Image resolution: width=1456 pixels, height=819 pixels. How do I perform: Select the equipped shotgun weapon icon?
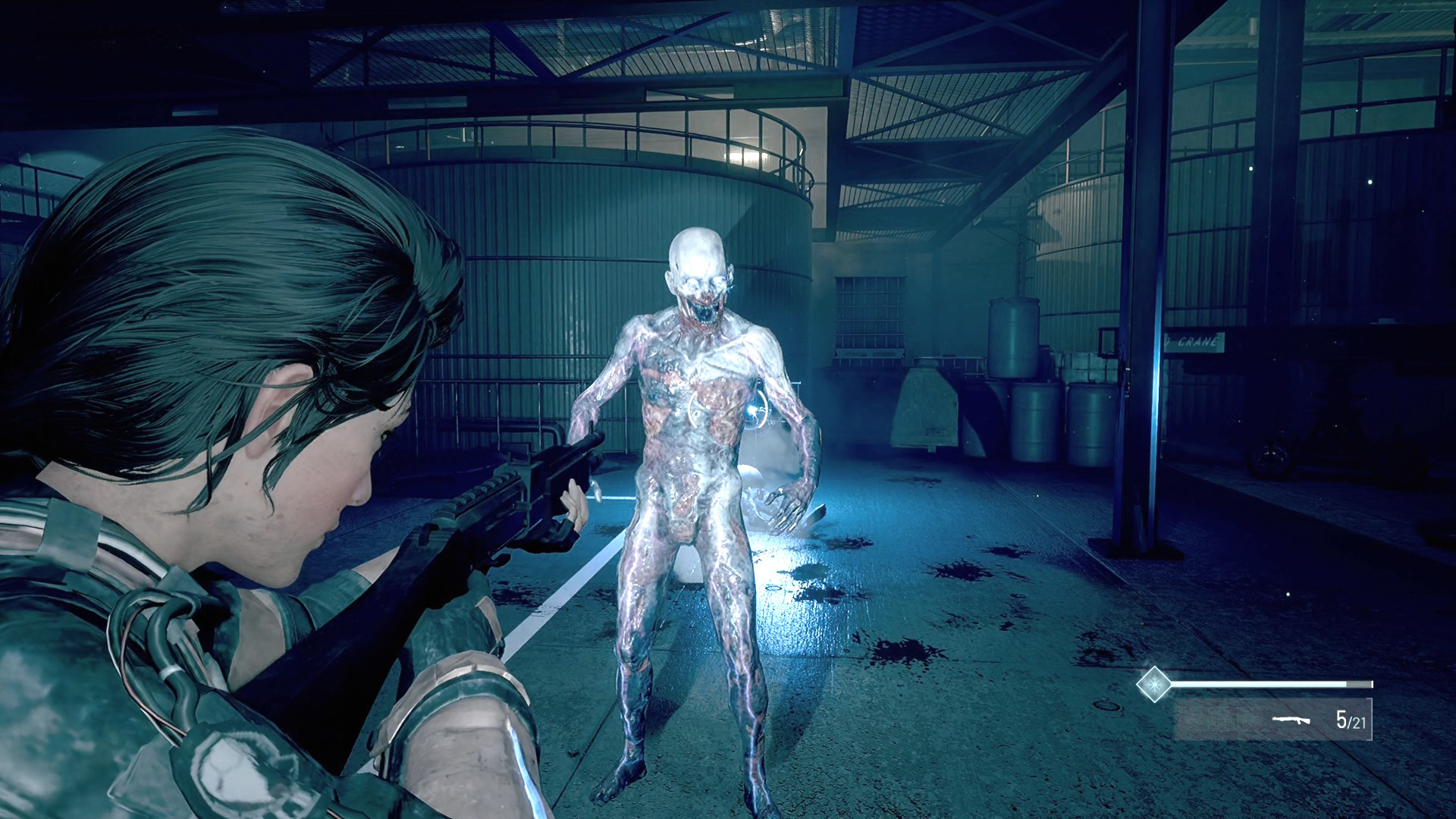pyautogui.click(x=1291, y=719)
